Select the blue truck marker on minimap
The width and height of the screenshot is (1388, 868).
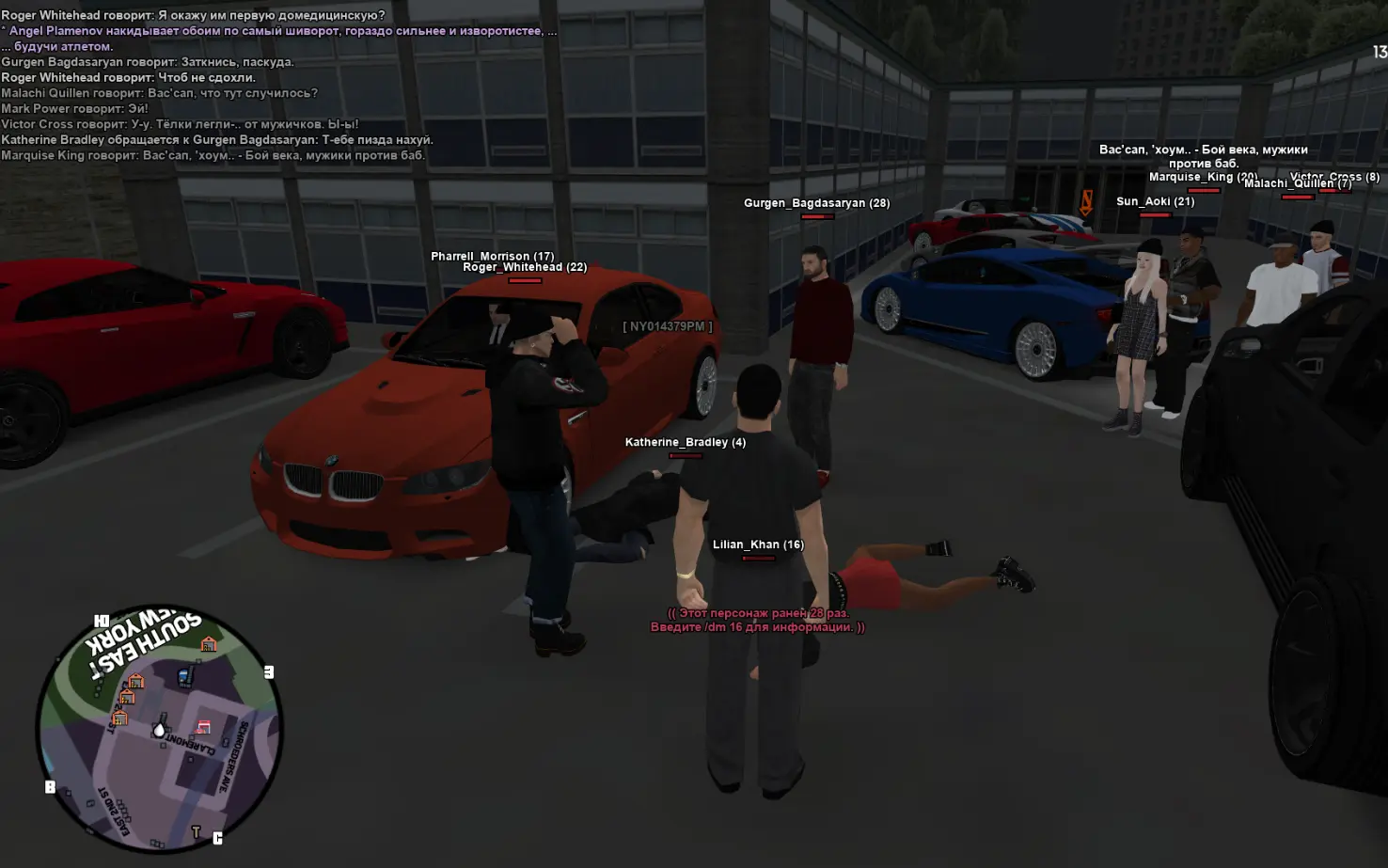[x=185, y=675]
